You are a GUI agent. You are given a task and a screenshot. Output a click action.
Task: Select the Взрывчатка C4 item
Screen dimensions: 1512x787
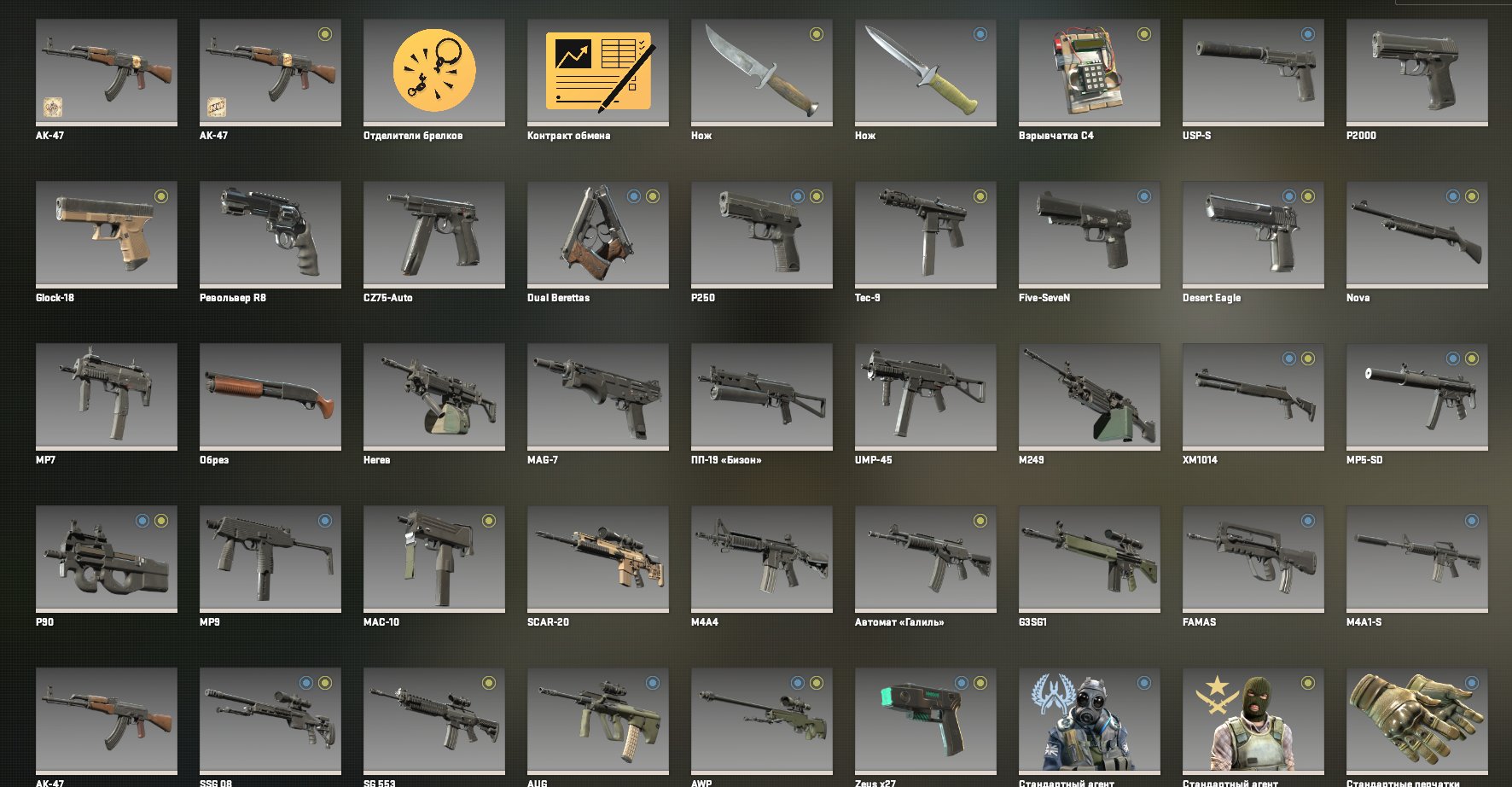(x=1089, y=73)
